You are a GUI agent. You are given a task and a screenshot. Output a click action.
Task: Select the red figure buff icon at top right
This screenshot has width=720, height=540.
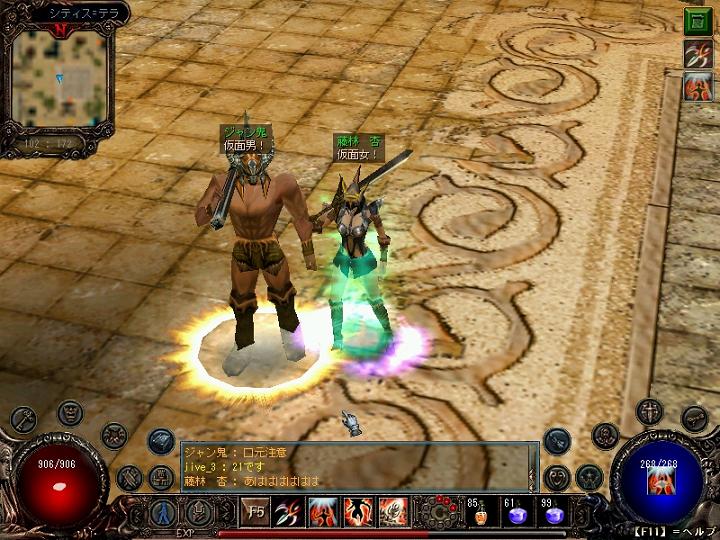tap(697, 87)
